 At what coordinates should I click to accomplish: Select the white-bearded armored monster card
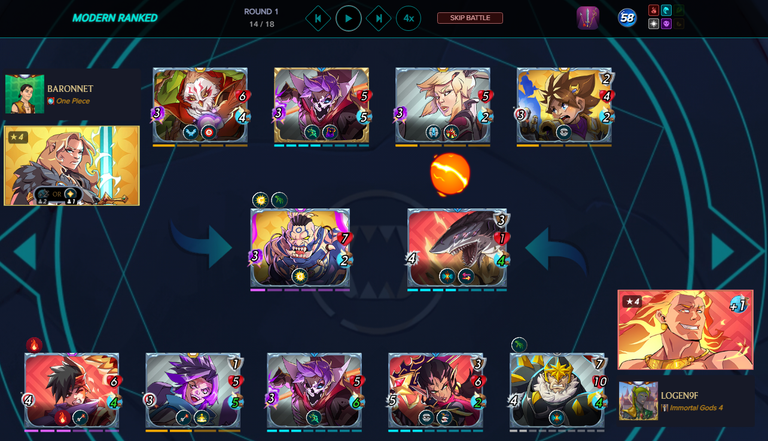557,392
